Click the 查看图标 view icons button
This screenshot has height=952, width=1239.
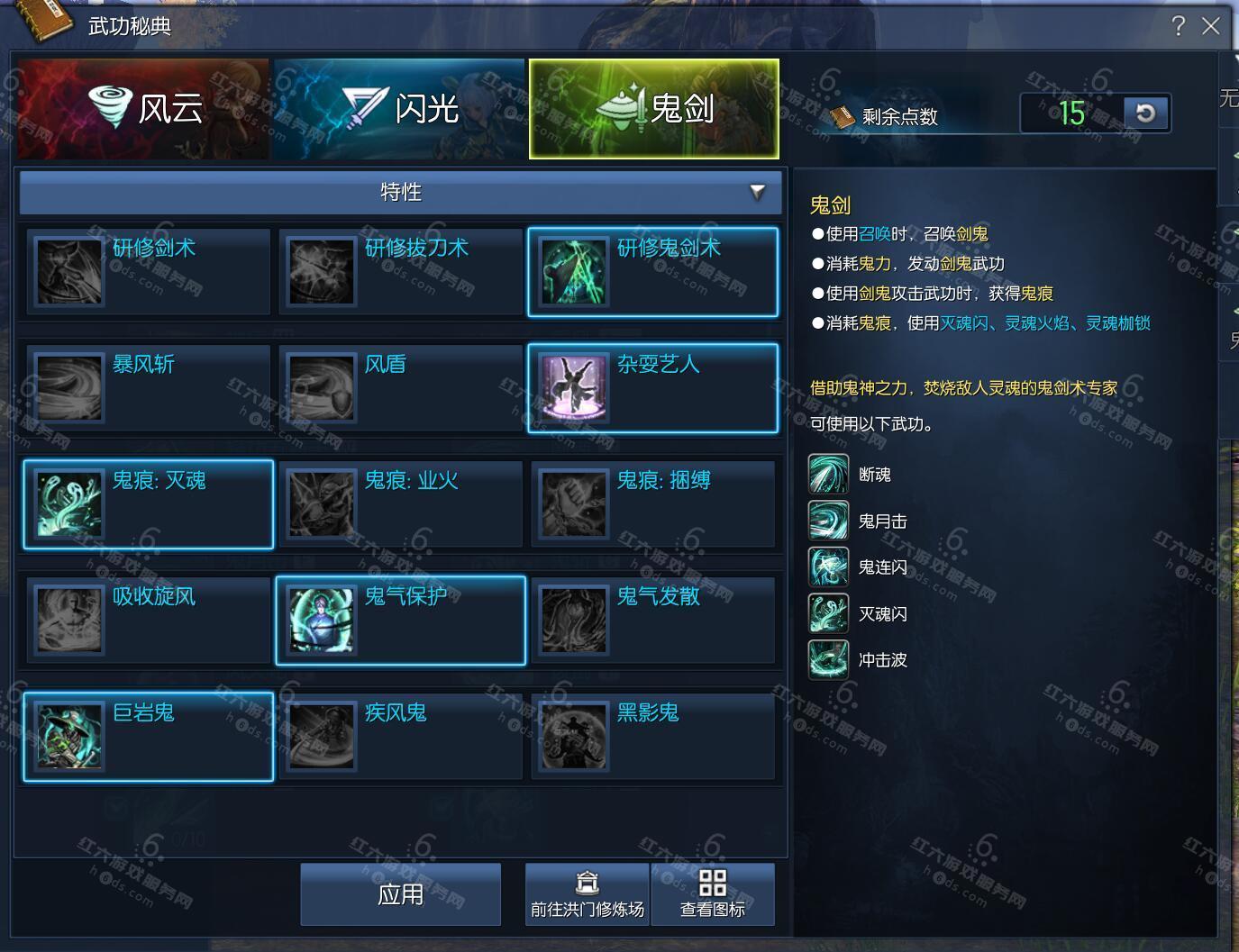[x=712, y=893]
